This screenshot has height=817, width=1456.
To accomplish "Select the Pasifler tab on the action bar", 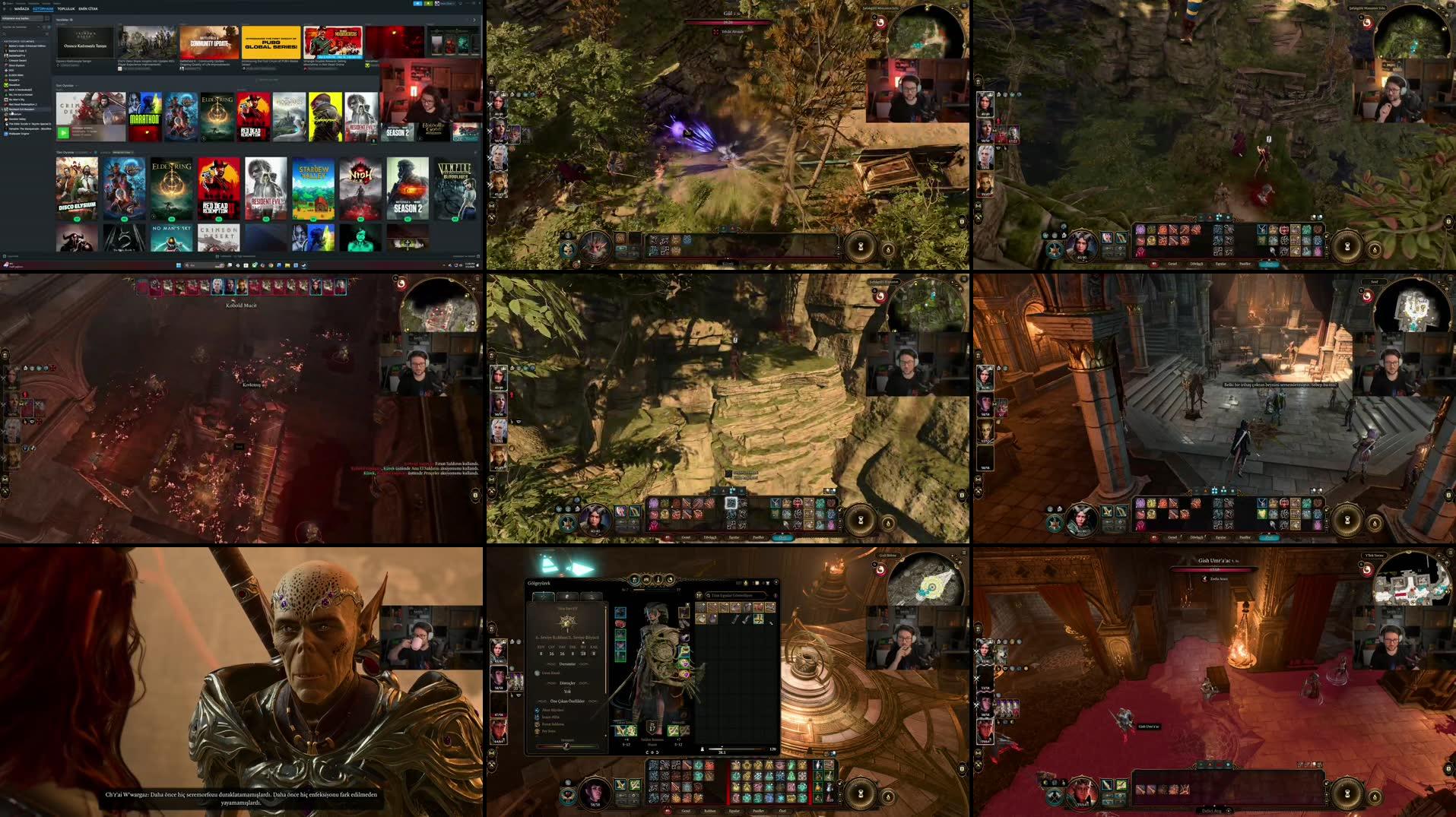I will (x=758, y=811).
